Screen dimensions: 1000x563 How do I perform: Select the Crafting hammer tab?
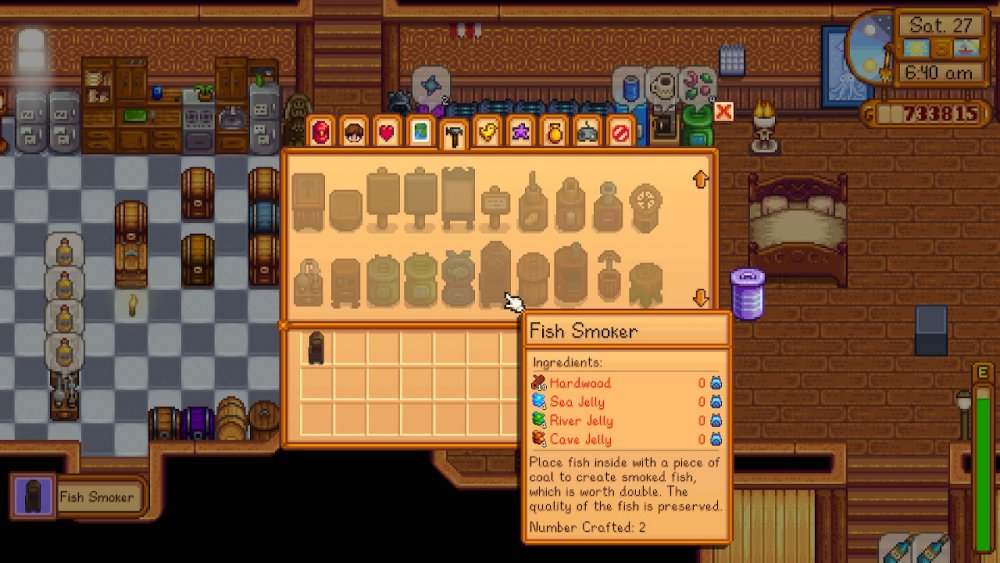click(454, 135)
